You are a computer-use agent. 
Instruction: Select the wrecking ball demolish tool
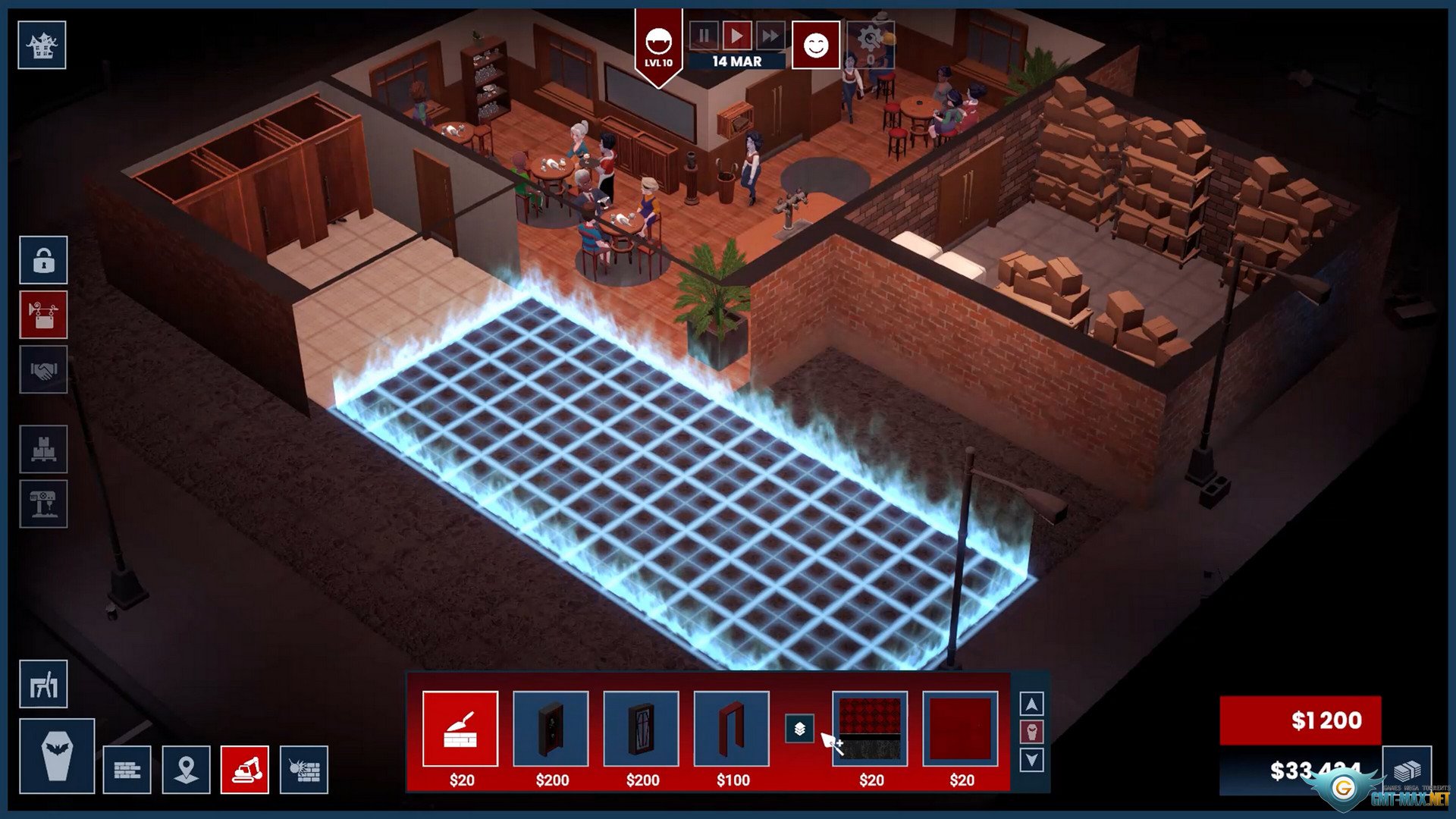[304, 770]
